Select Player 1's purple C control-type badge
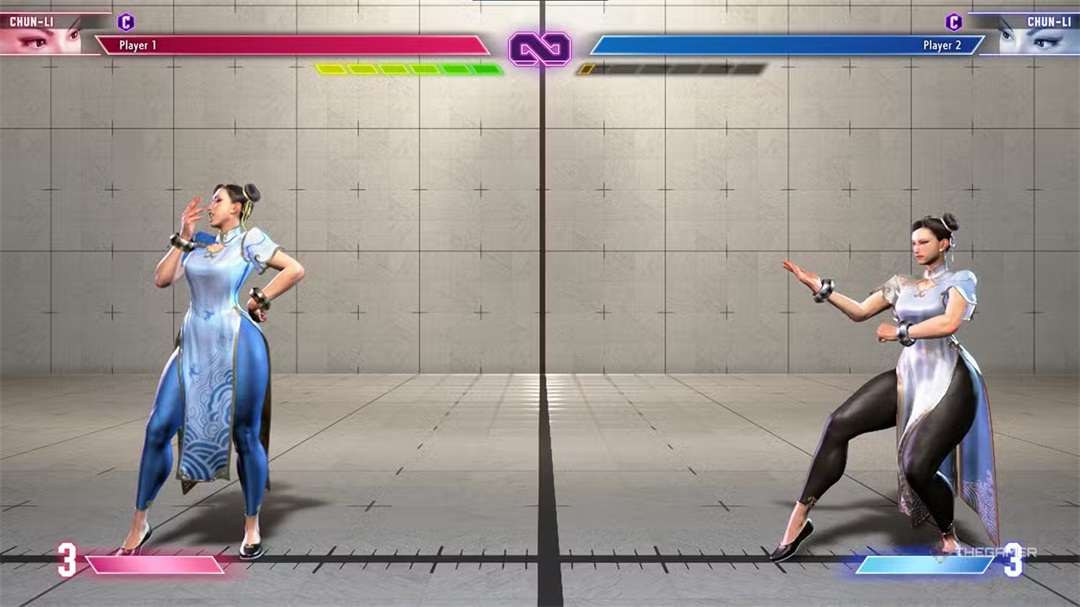 click(126, 22)
